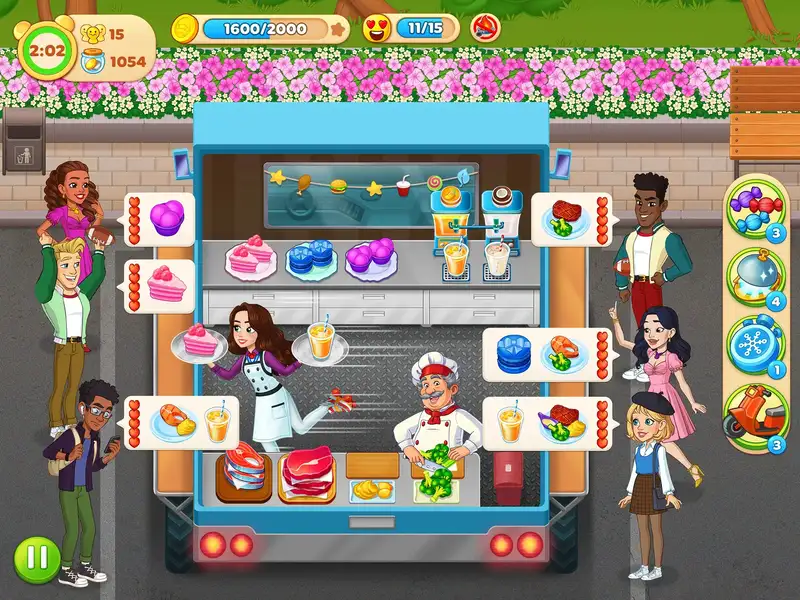The height and width of the screenshot is (600, 800).
Task: Pause the game with the green button
Action: (x=36, y=558)
